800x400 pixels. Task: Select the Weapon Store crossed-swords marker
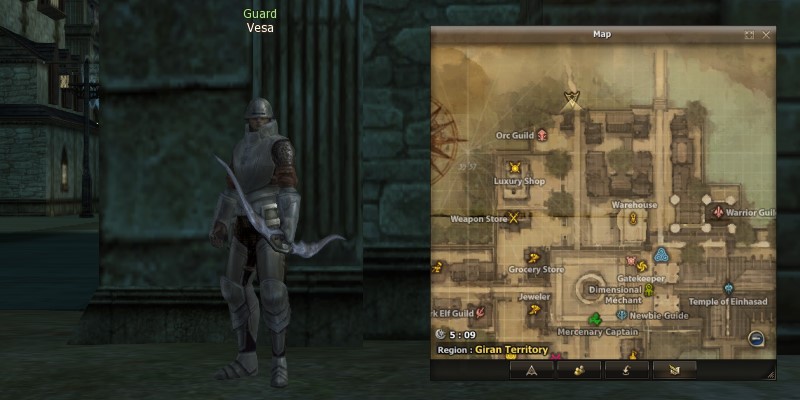tap(515, 217)
